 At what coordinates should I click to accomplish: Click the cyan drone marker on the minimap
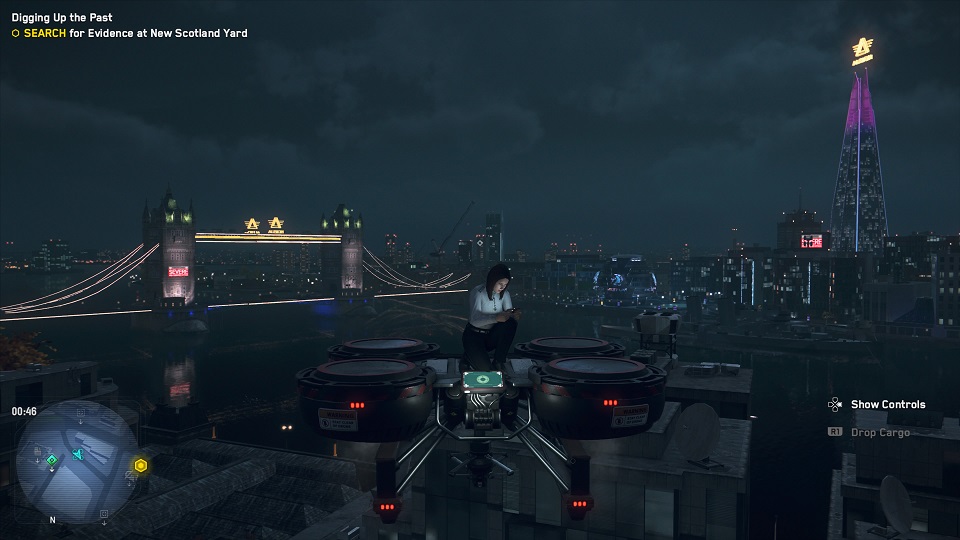77,456
